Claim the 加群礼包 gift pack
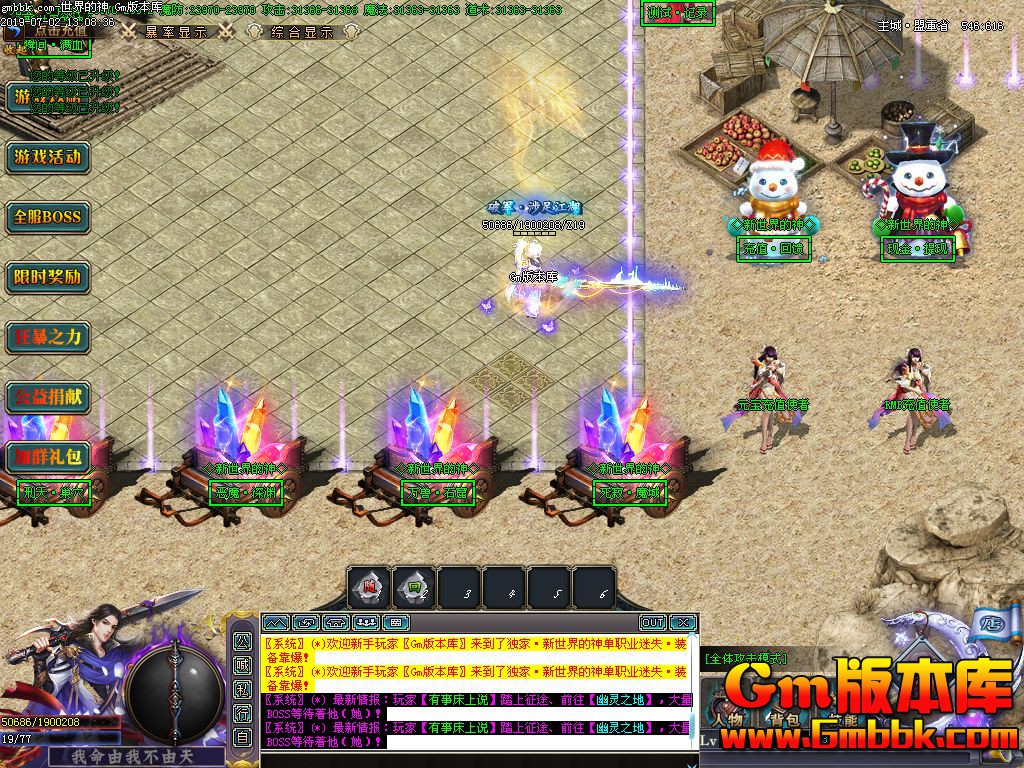This screenshot has width=1024, height=768. click(x=47, y=457)
